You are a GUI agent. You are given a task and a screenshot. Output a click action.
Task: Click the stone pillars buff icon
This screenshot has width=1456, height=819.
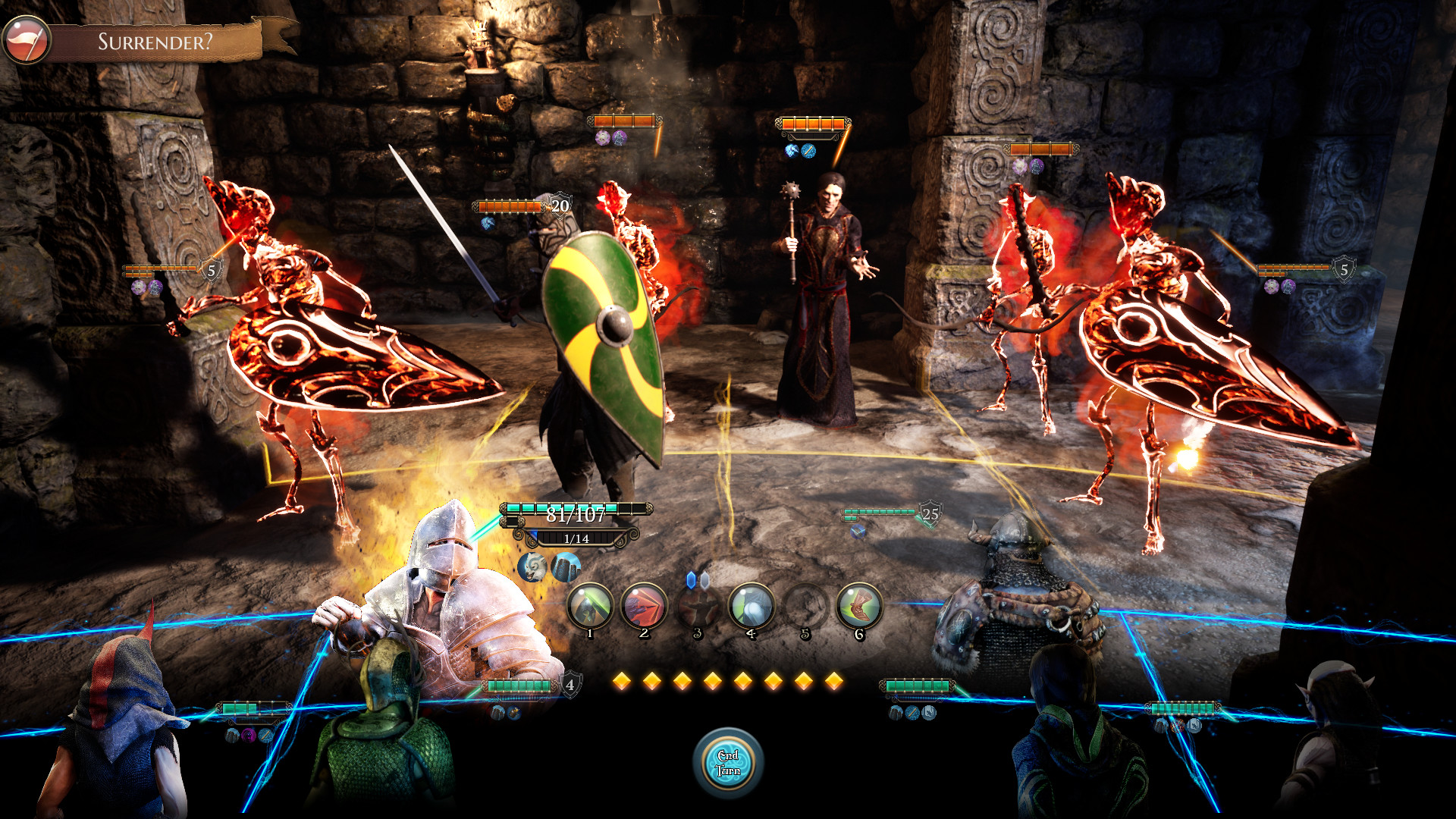(x=566, y=567)
